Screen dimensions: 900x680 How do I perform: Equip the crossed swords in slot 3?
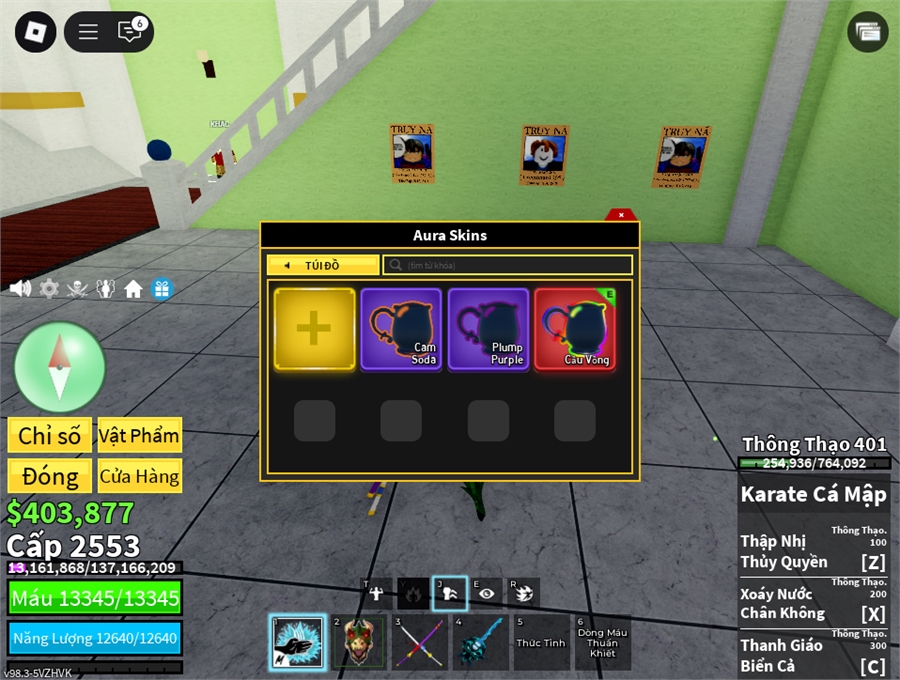(419, 642)
